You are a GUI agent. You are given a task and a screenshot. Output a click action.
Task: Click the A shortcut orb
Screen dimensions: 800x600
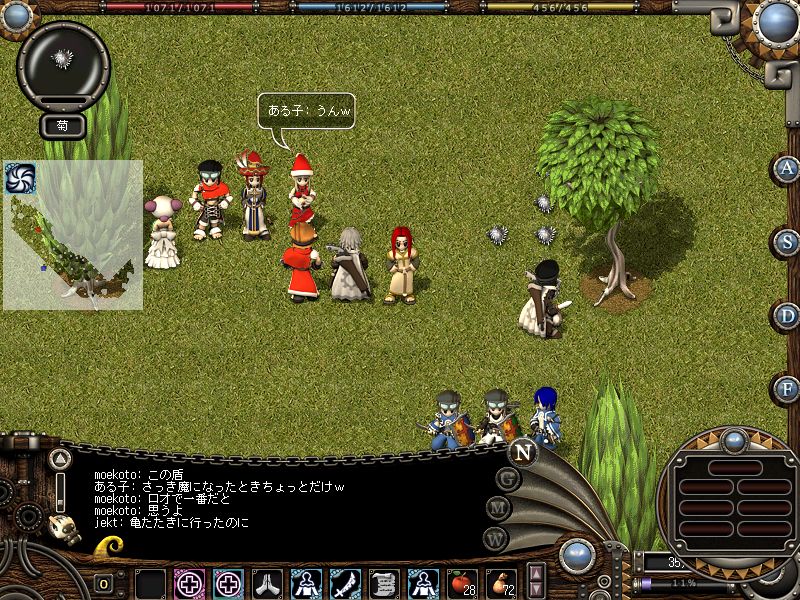(x=788, y=168)
